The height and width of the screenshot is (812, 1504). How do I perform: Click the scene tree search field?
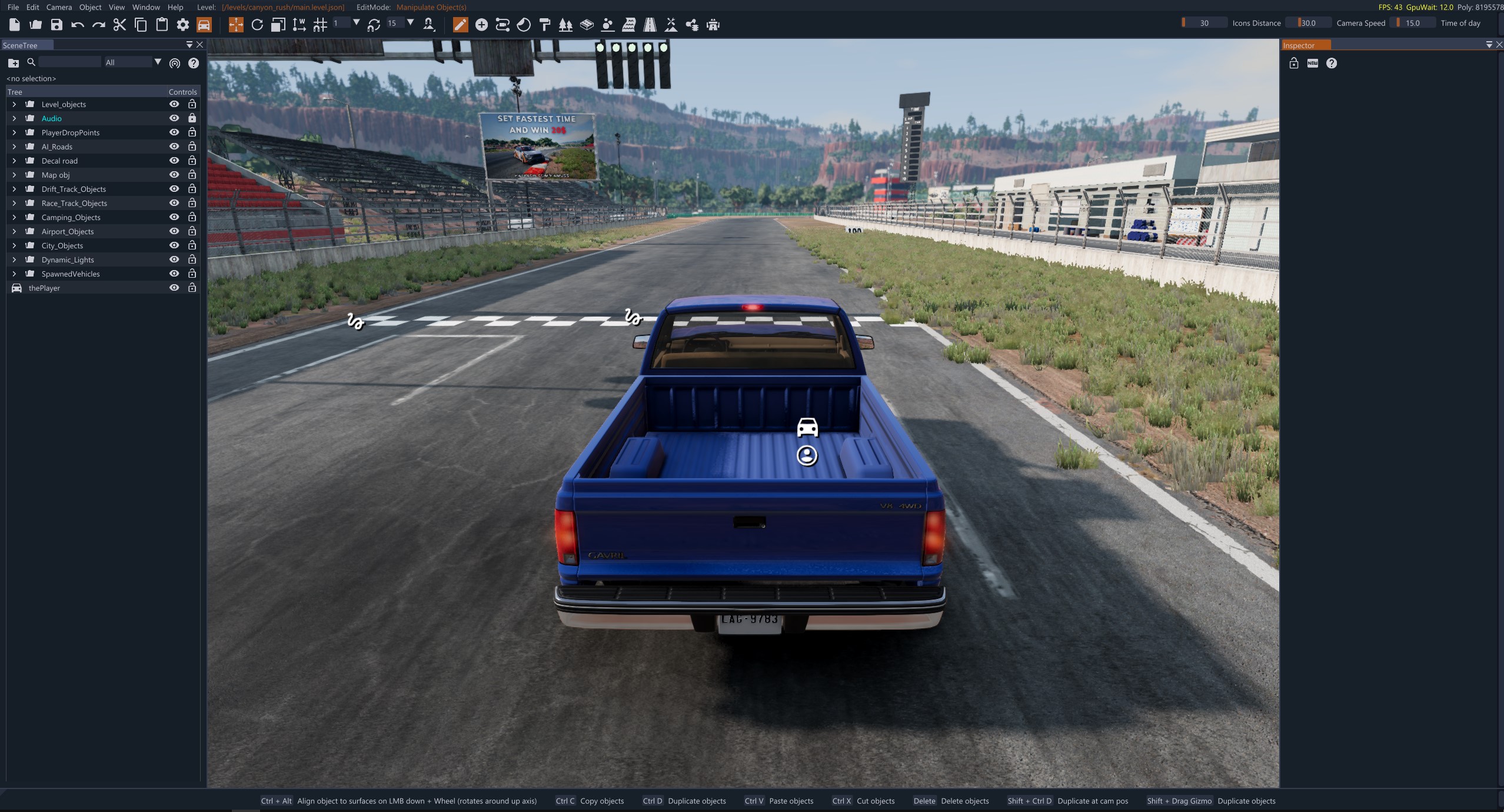(69, 62)
